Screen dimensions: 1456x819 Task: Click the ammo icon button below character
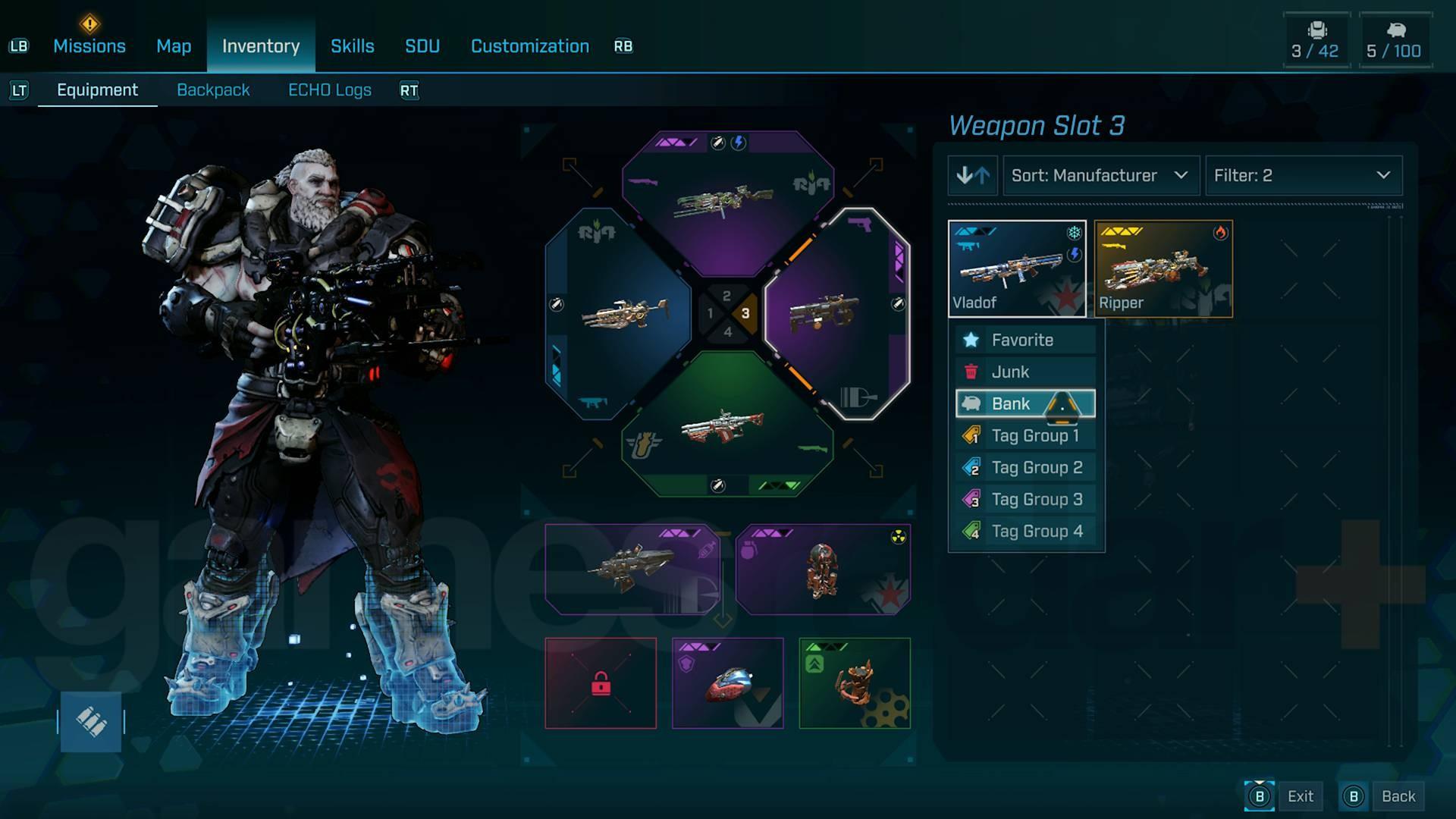tap(91, 722)
